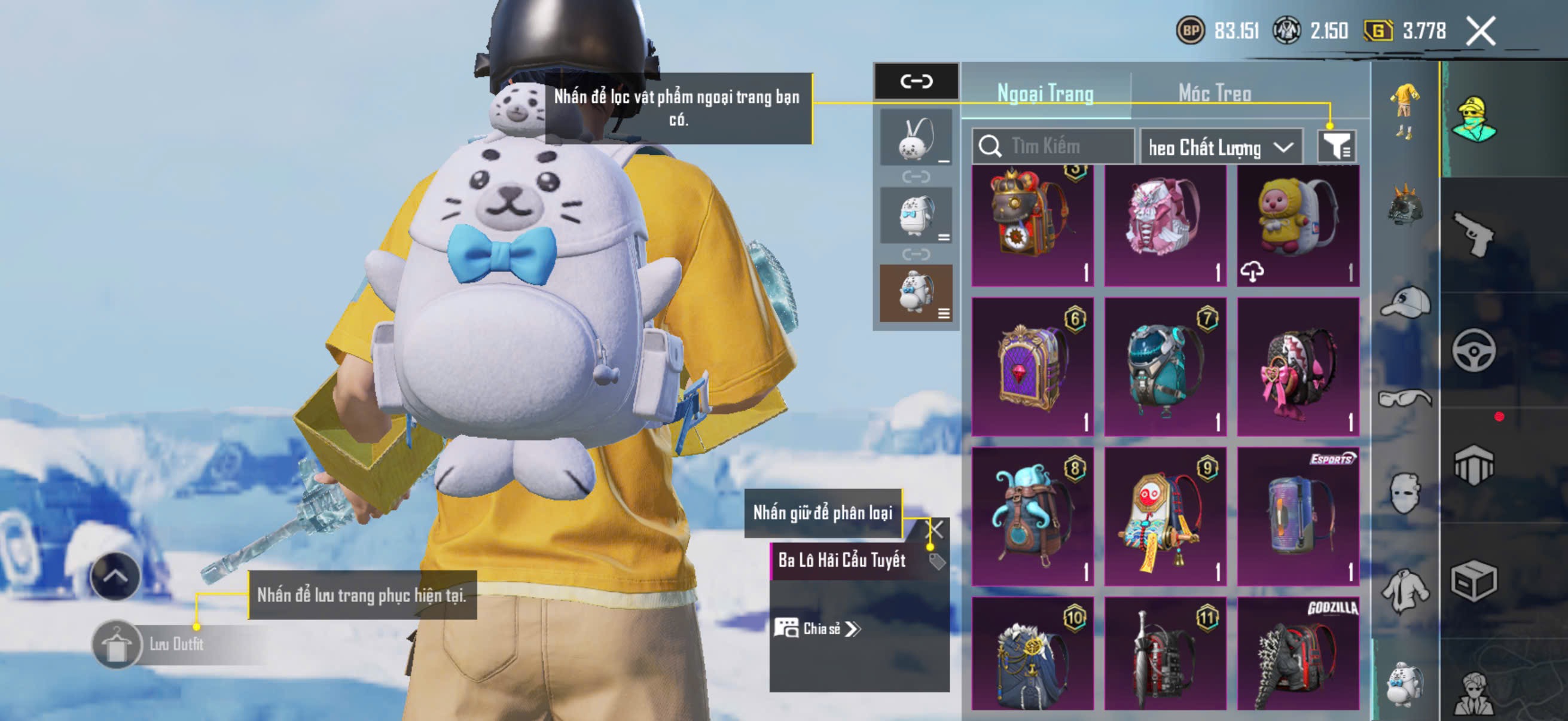
Task: Dismiss the Ba Lô Hải Cẩu Tuyết popup
Action: 934,529
